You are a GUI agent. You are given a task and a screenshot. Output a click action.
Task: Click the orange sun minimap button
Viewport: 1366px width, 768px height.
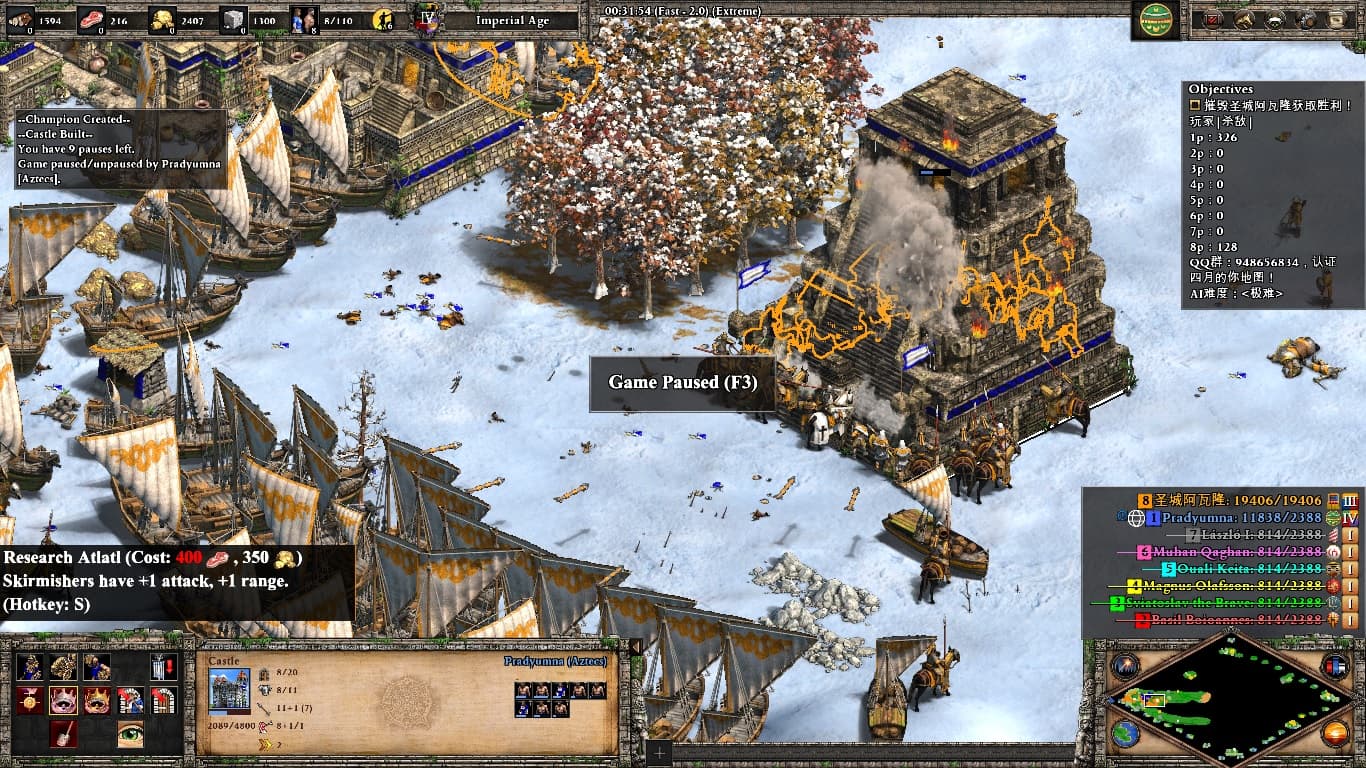[x=1335, y=734]
